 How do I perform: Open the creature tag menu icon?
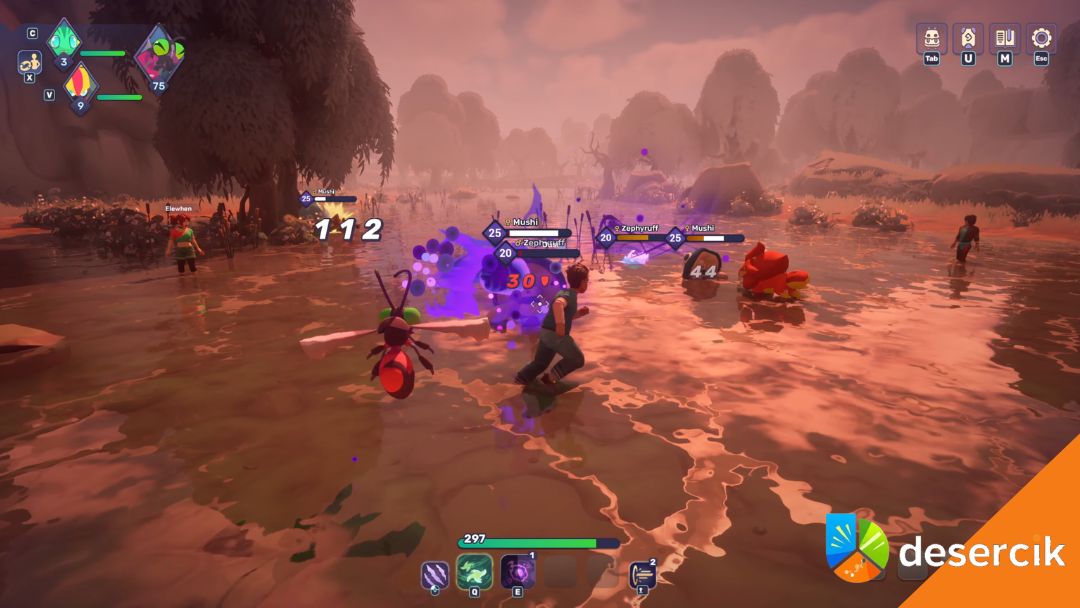click(x=968, y=38)
